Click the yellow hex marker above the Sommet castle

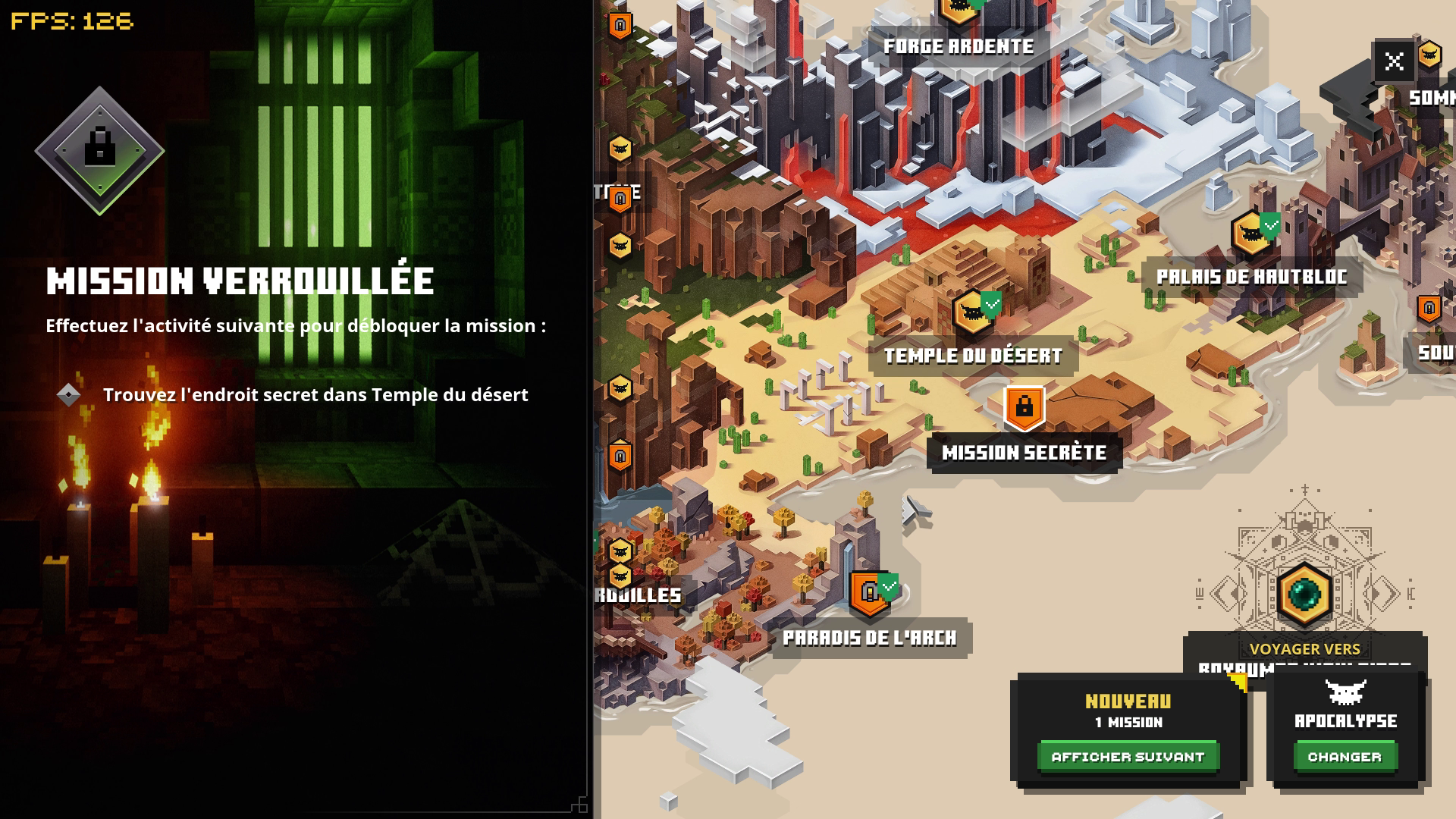pos(1430,55)
